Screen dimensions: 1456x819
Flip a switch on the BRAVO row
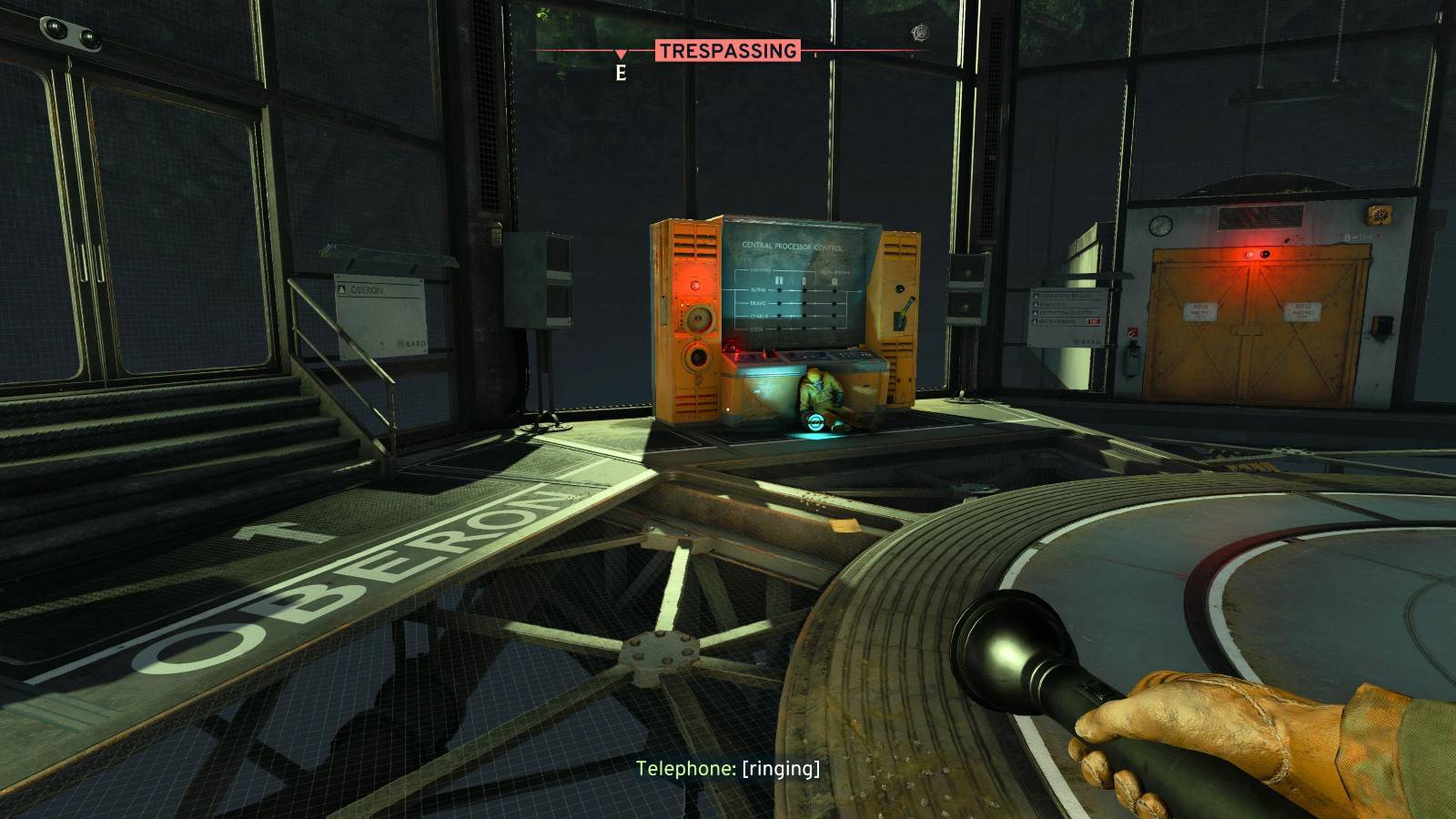(779, 303)
